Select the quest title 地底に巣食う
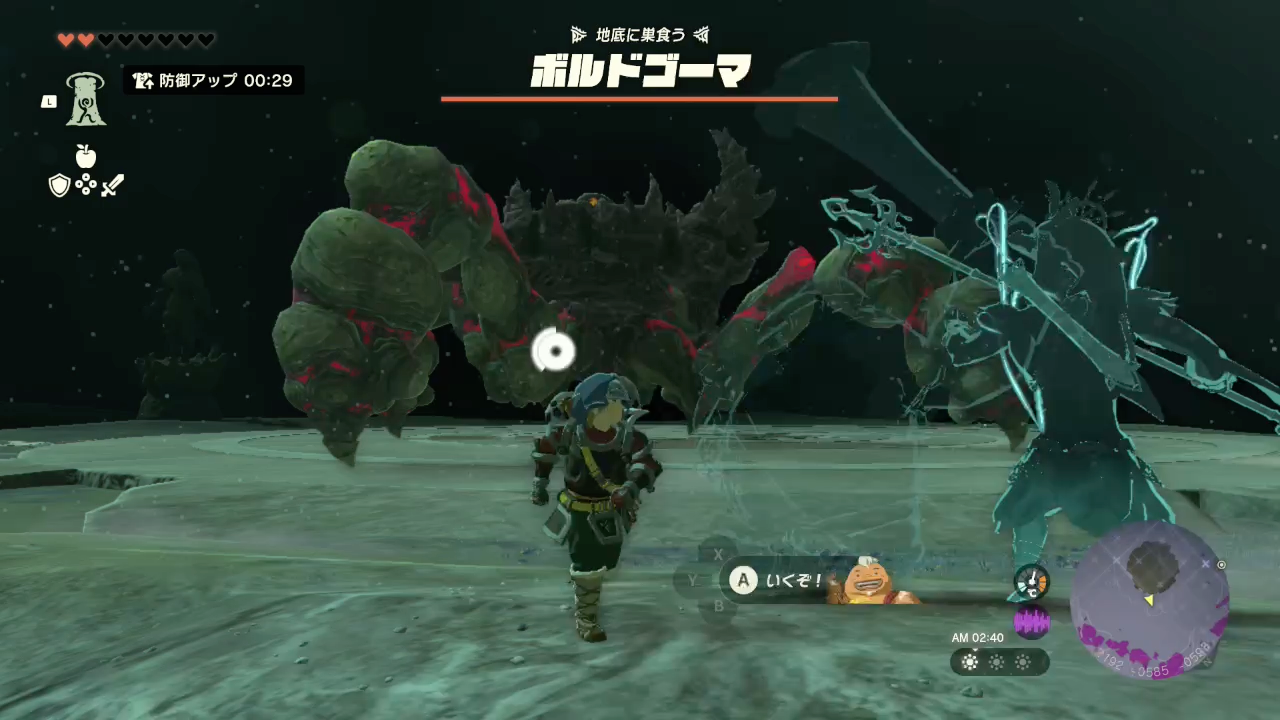This screenshot has height=720, width=1280. pos(639,34)
